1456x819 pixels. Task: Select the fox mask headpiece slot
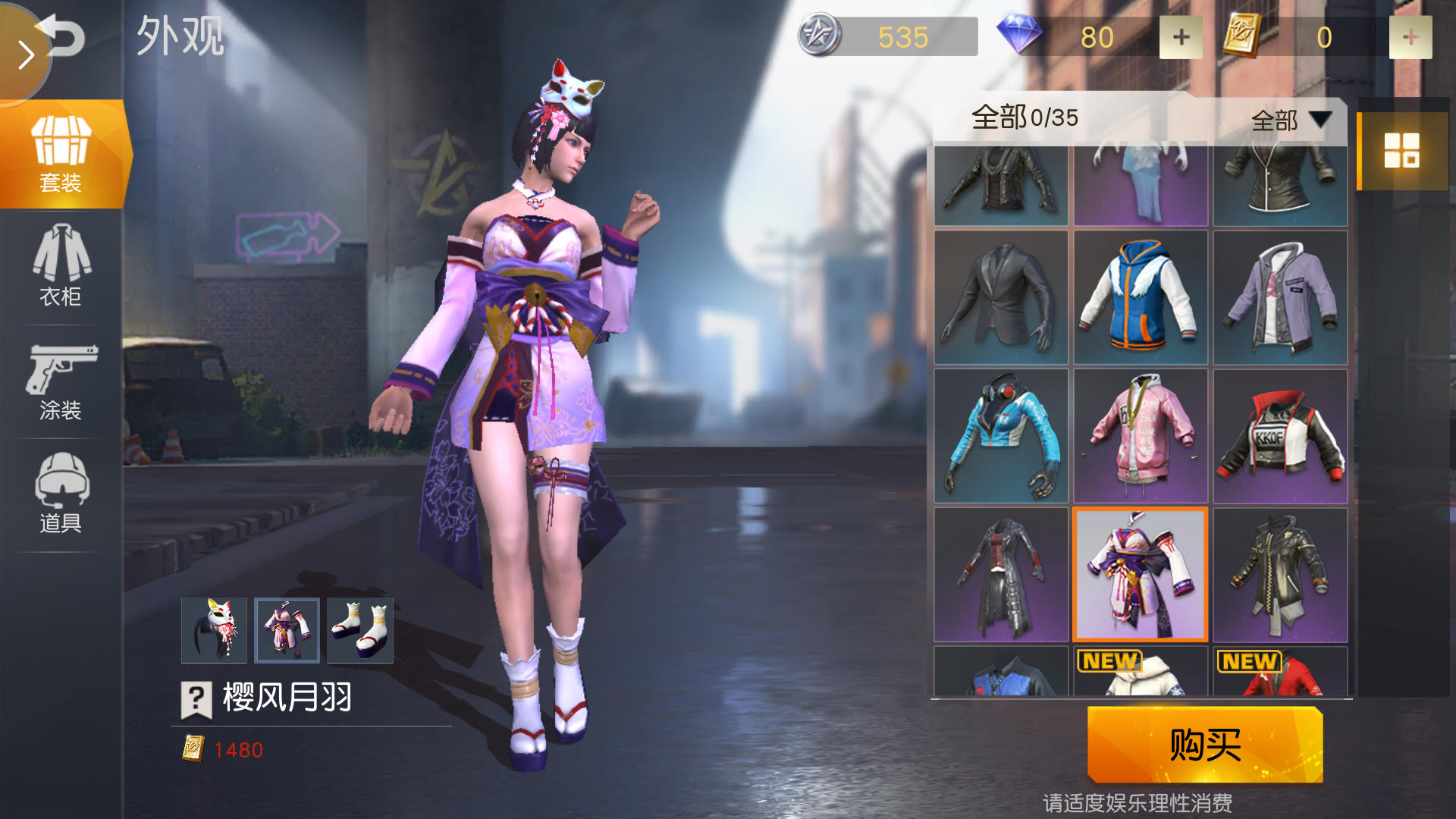coord(214,630)
